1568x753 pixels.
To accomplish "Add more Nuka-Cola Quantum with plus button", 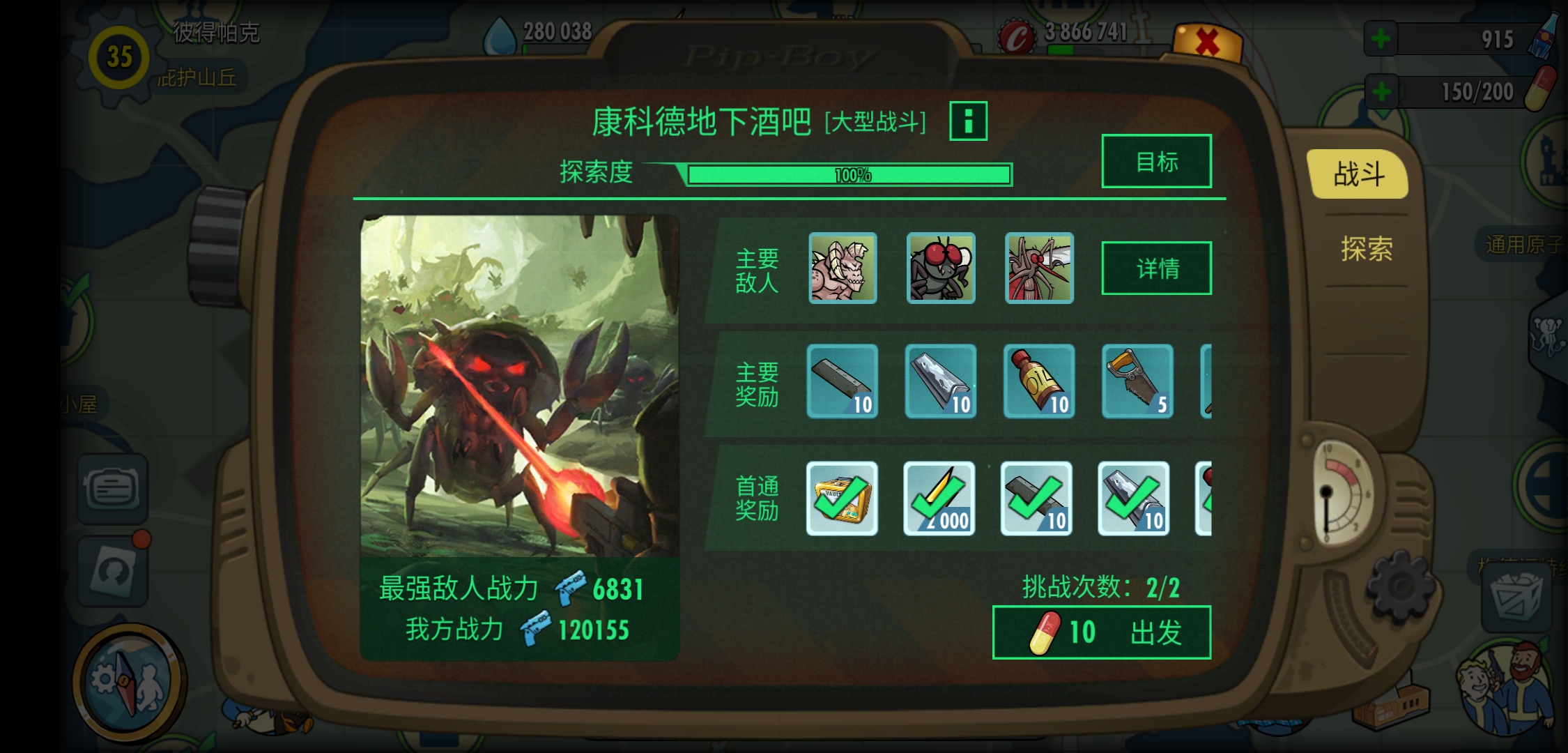I will pos(1381,39).
